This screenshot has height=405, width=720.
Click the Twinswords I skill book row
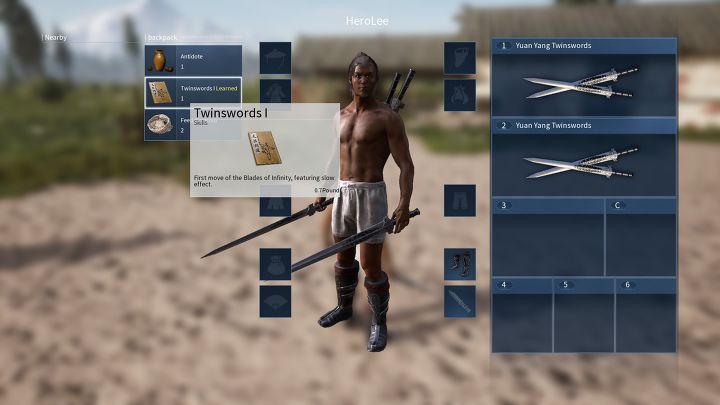click(193, 91)
